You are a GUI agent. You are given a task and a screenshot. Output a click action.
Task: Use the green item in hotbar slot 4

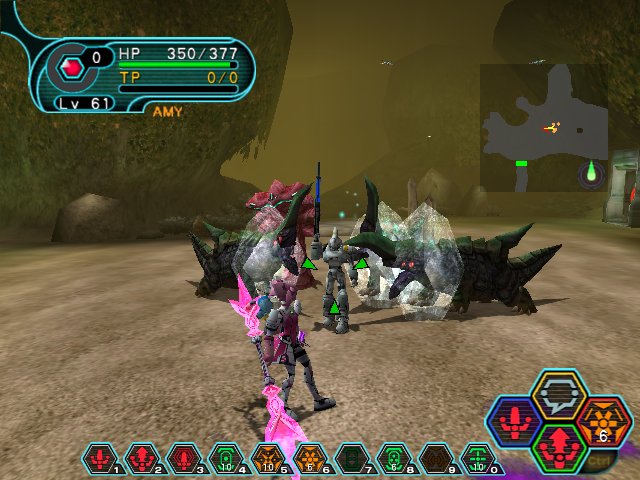pos(225,459)
